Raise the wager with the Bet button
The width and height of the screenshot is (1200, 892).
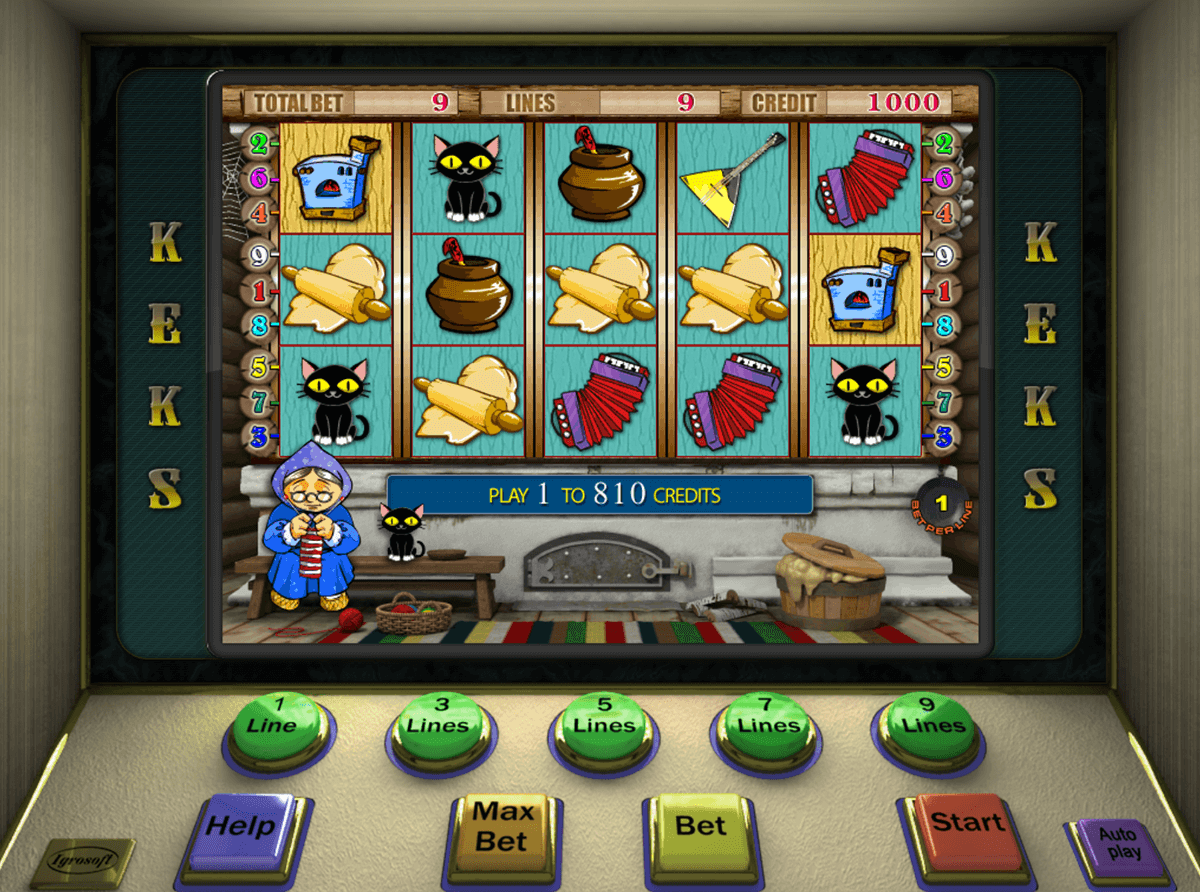point(700,827)
